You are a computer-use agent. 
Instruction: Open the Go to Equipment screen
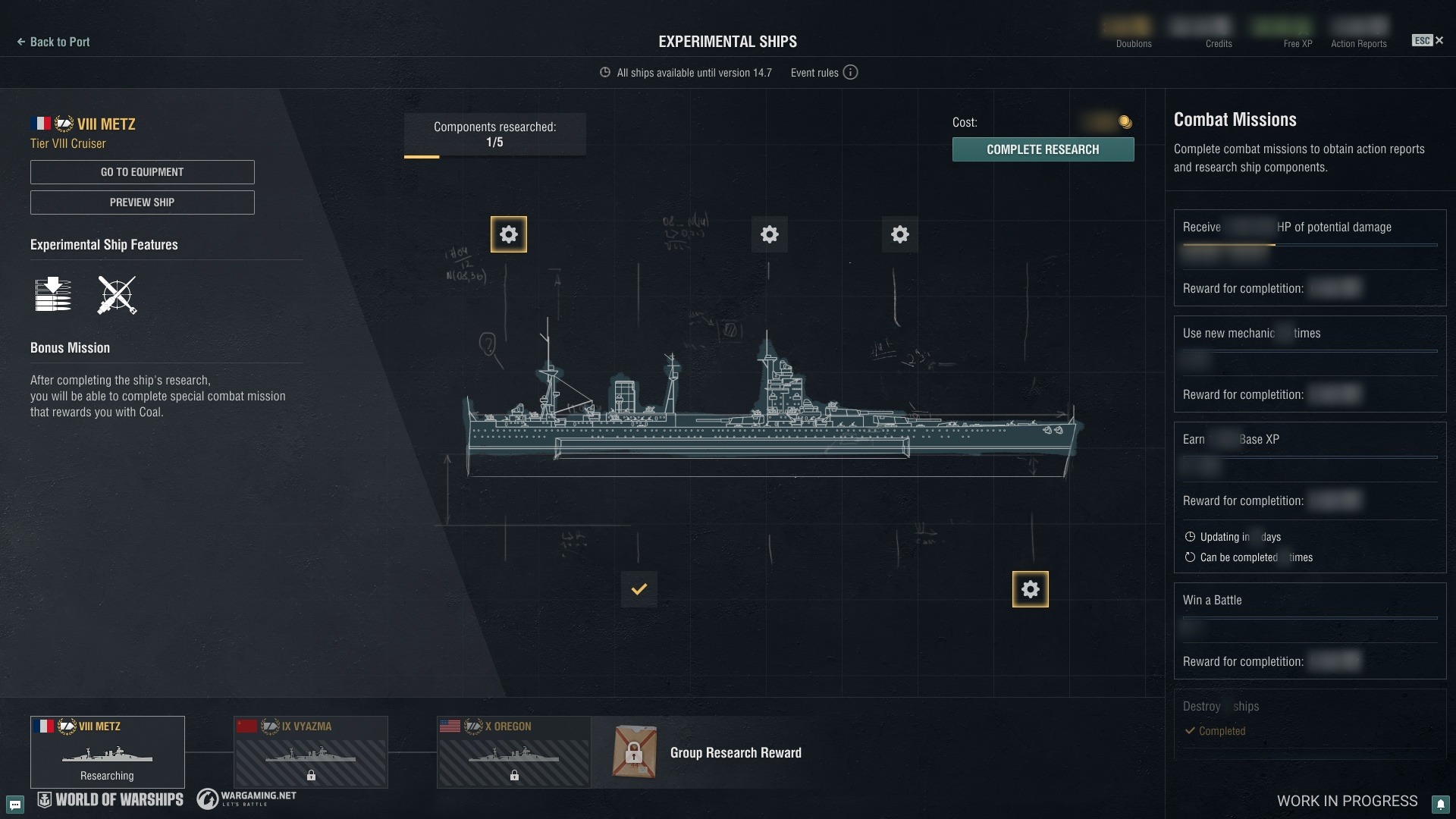click(143, 172)
